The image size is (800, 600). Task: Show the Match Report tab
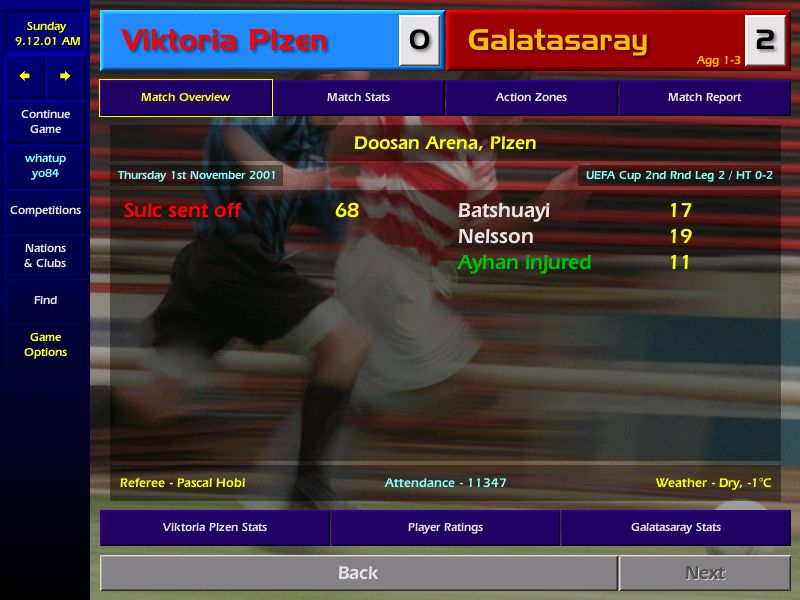(x=704, y=98)
